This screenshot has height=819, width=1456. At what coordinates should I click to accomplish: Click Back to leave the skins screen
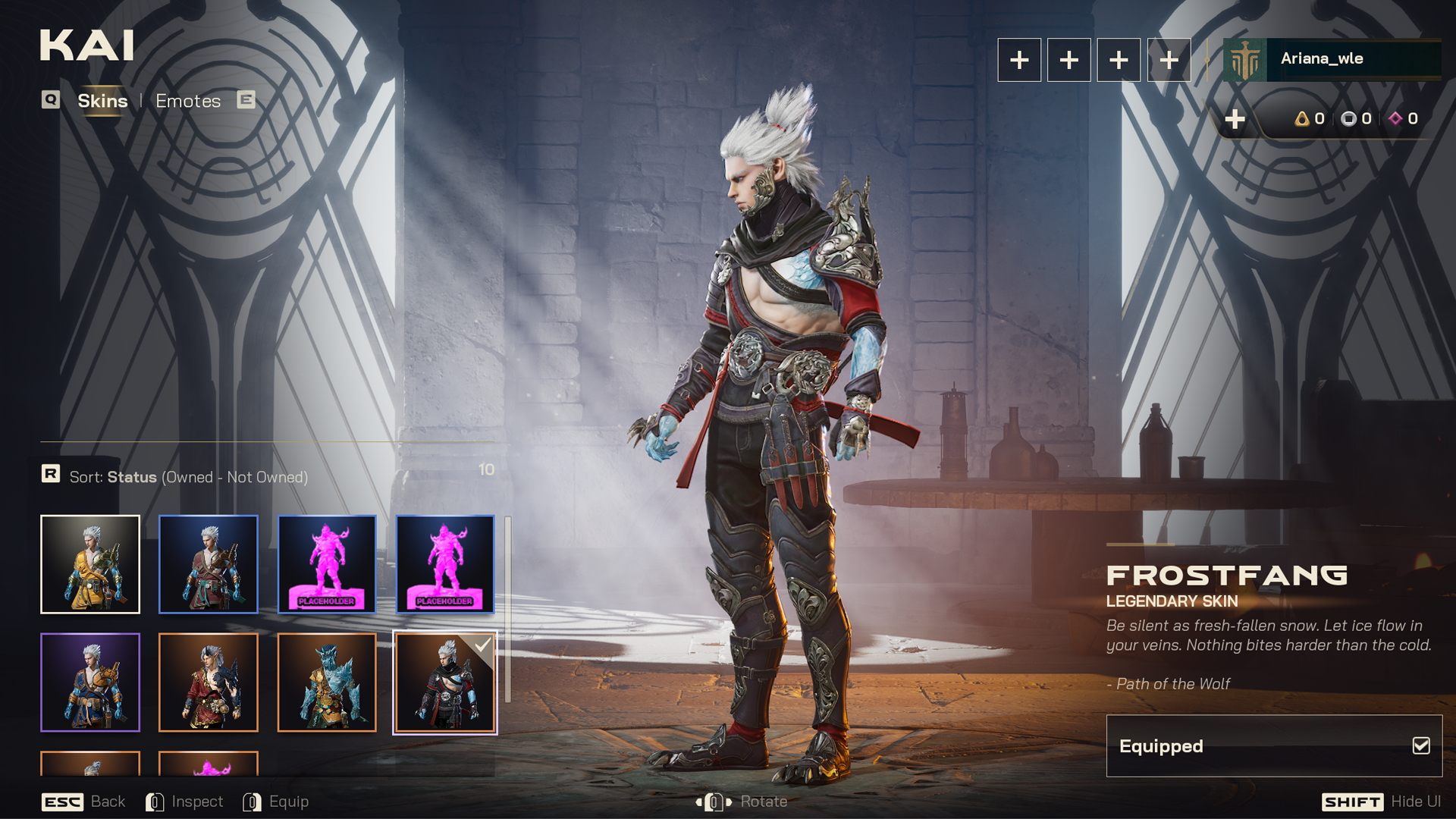pyautogui.click(x=83, y=802)
